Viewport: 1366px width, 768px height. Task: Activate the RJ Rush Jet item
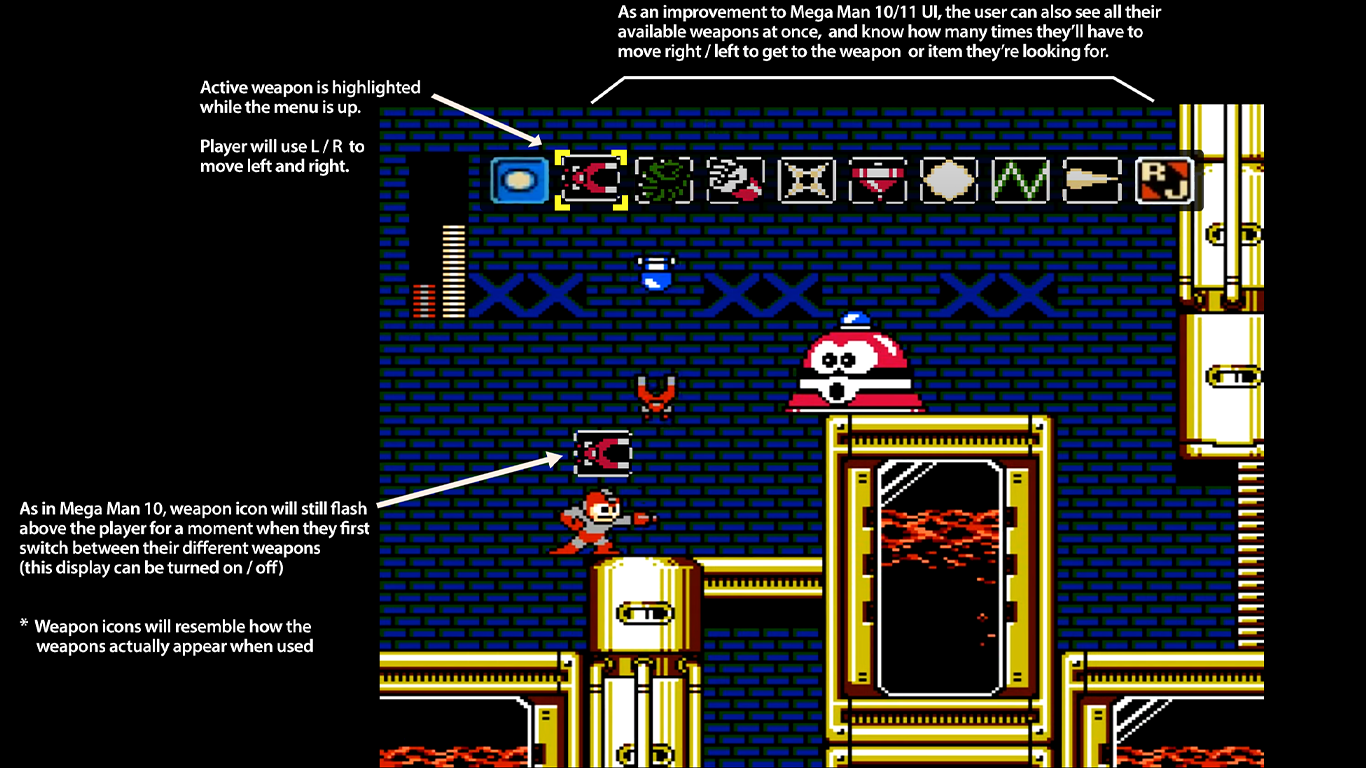coord(1165,181)
